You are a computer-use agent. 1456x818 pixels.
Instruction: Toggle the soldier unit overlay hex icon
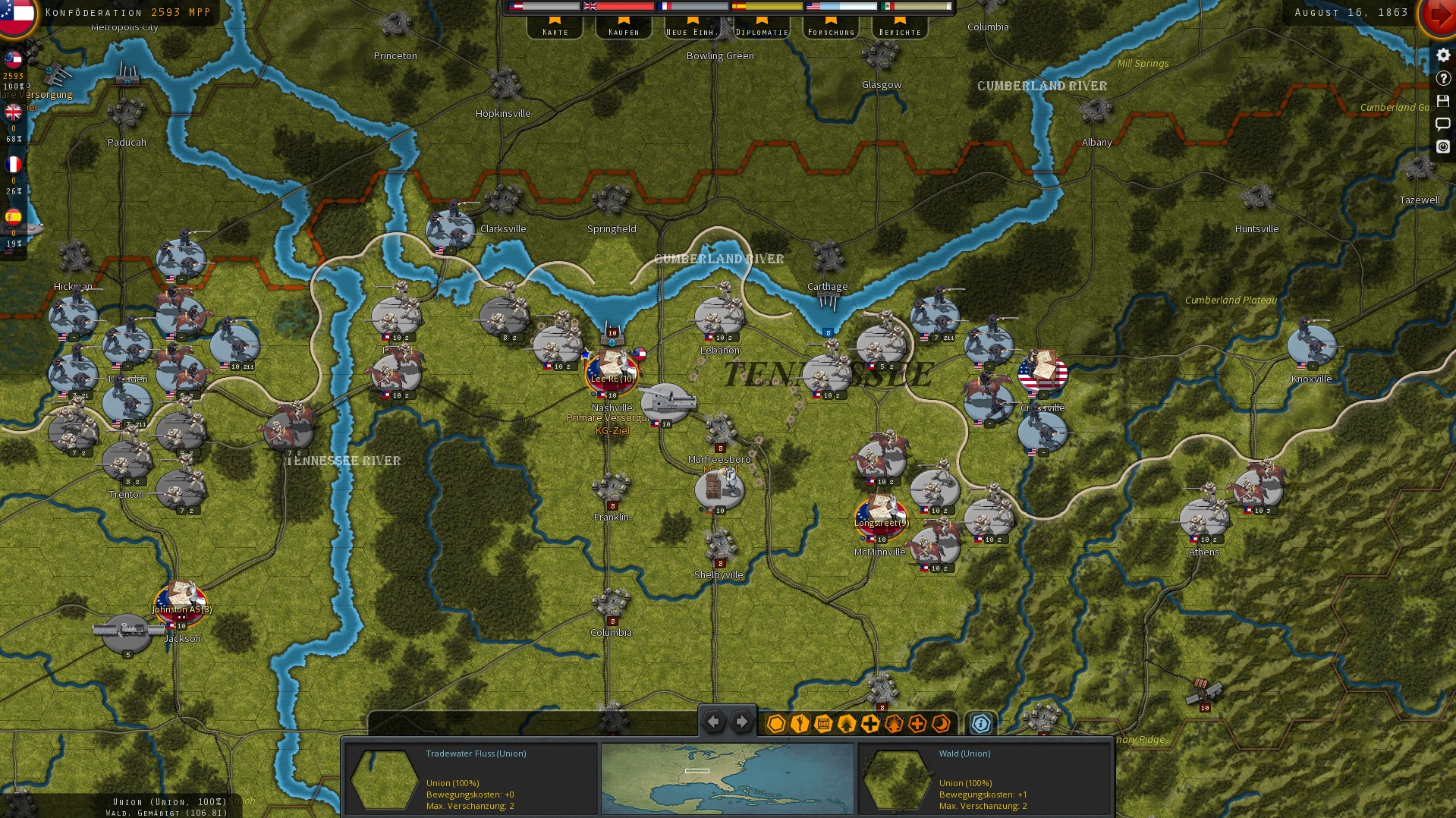(x=798, y=723)
